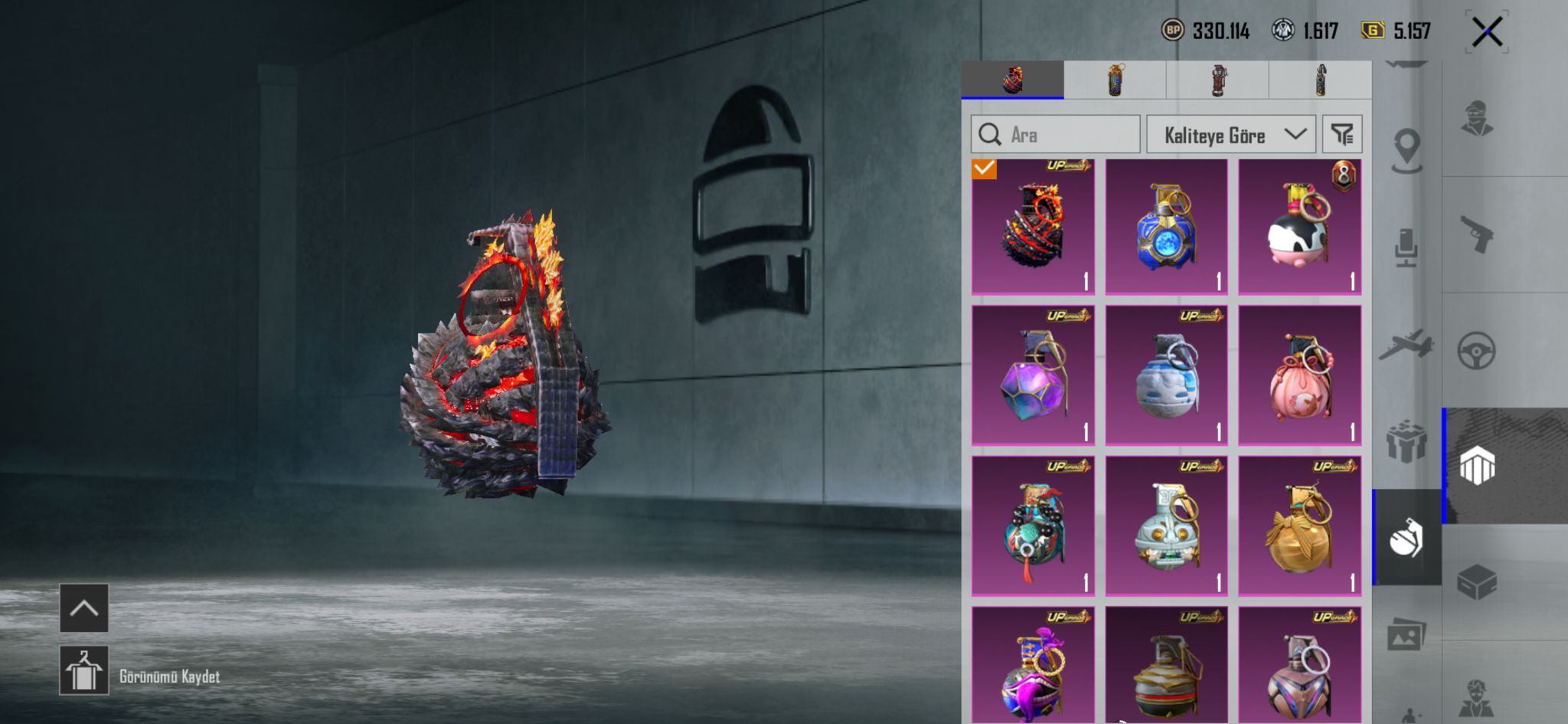Screen dimensions: 1568x724
Task: Open the filter options button
Action: [1342, 135]
